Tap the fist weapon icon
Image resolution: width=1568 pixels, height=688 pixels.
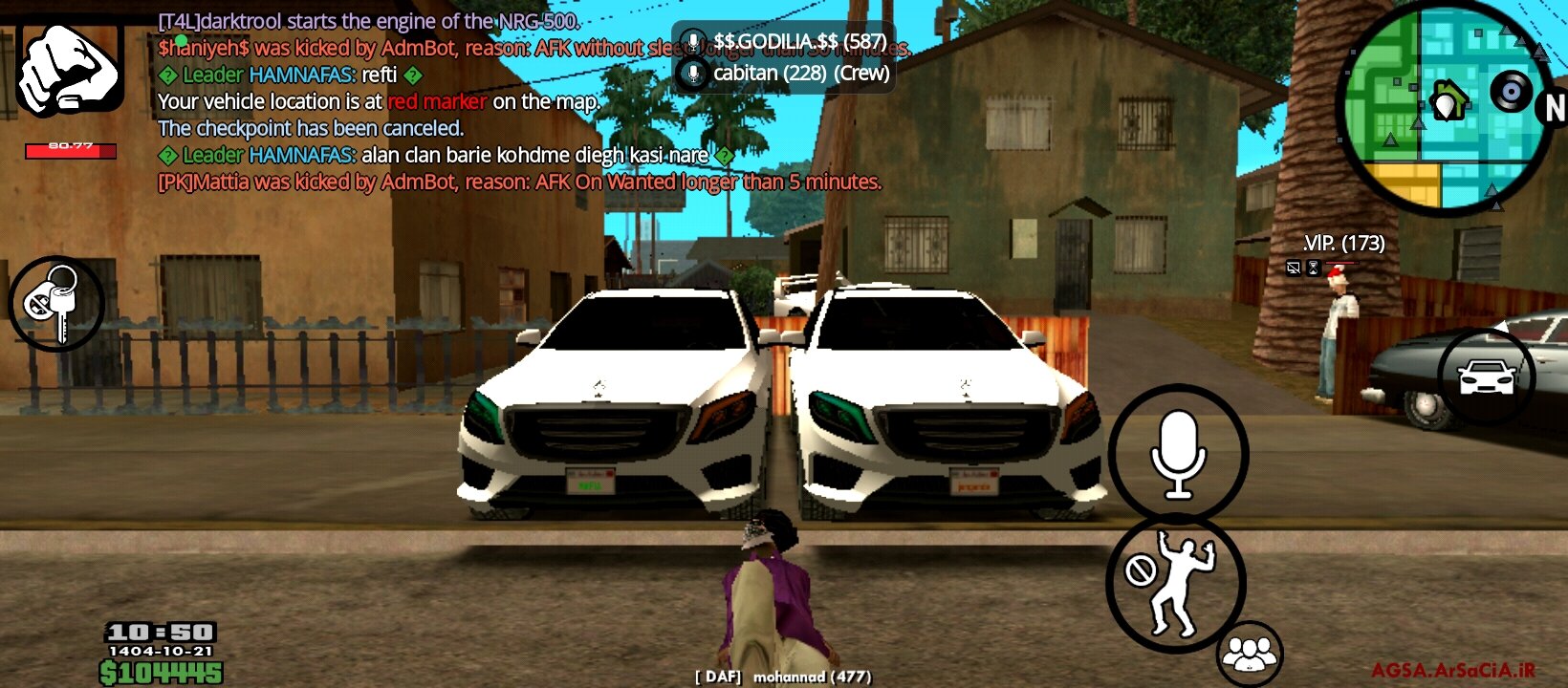click(x=70, y=69)
